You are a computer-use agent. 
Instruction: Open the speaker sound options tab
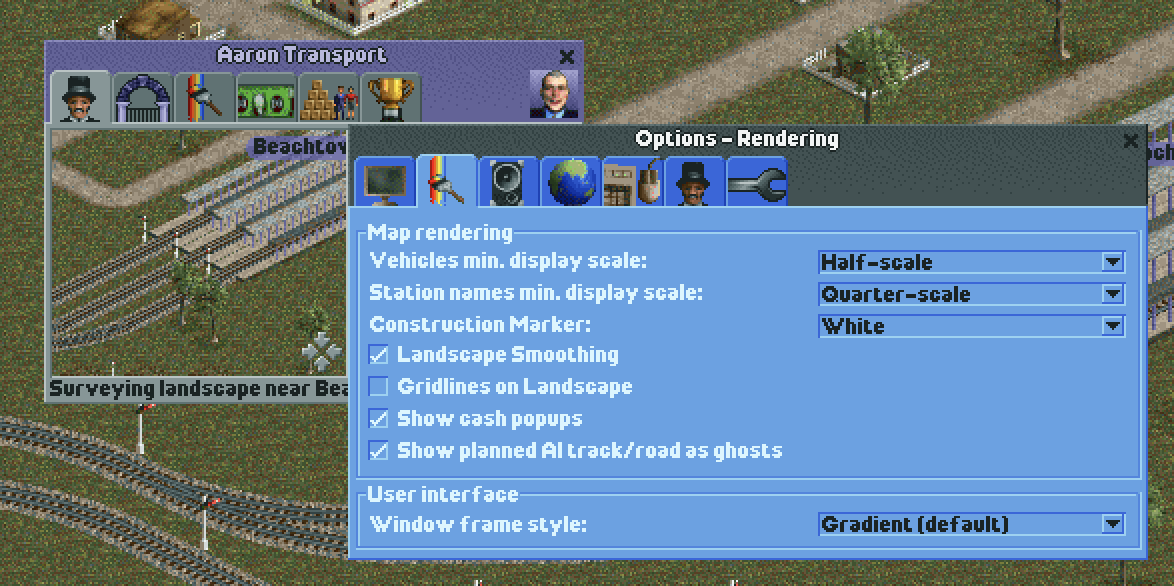pos(508,183)
